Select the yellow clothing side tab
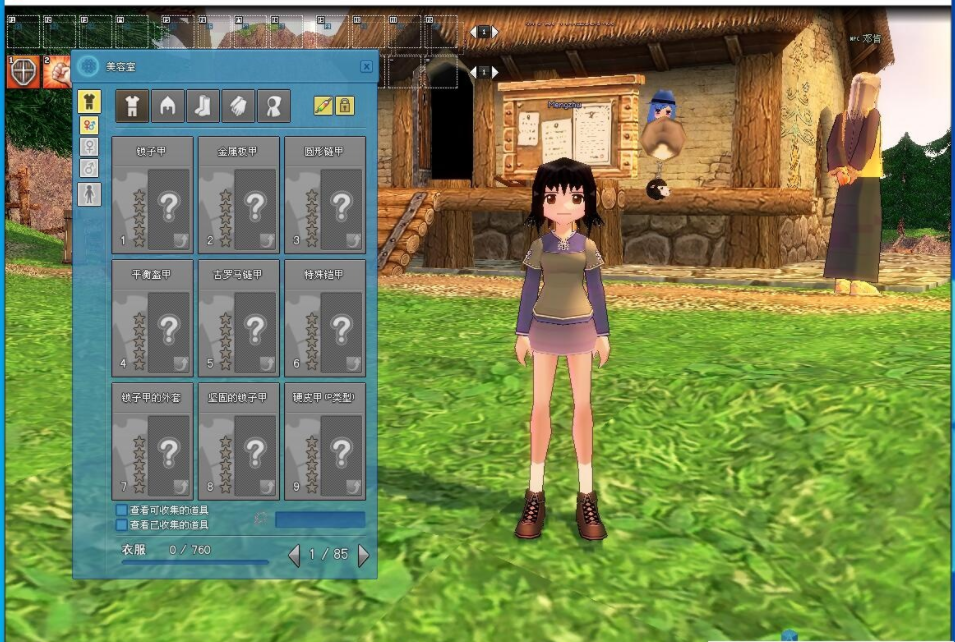Viewport: 955px width, 642px height. point(89,101)
